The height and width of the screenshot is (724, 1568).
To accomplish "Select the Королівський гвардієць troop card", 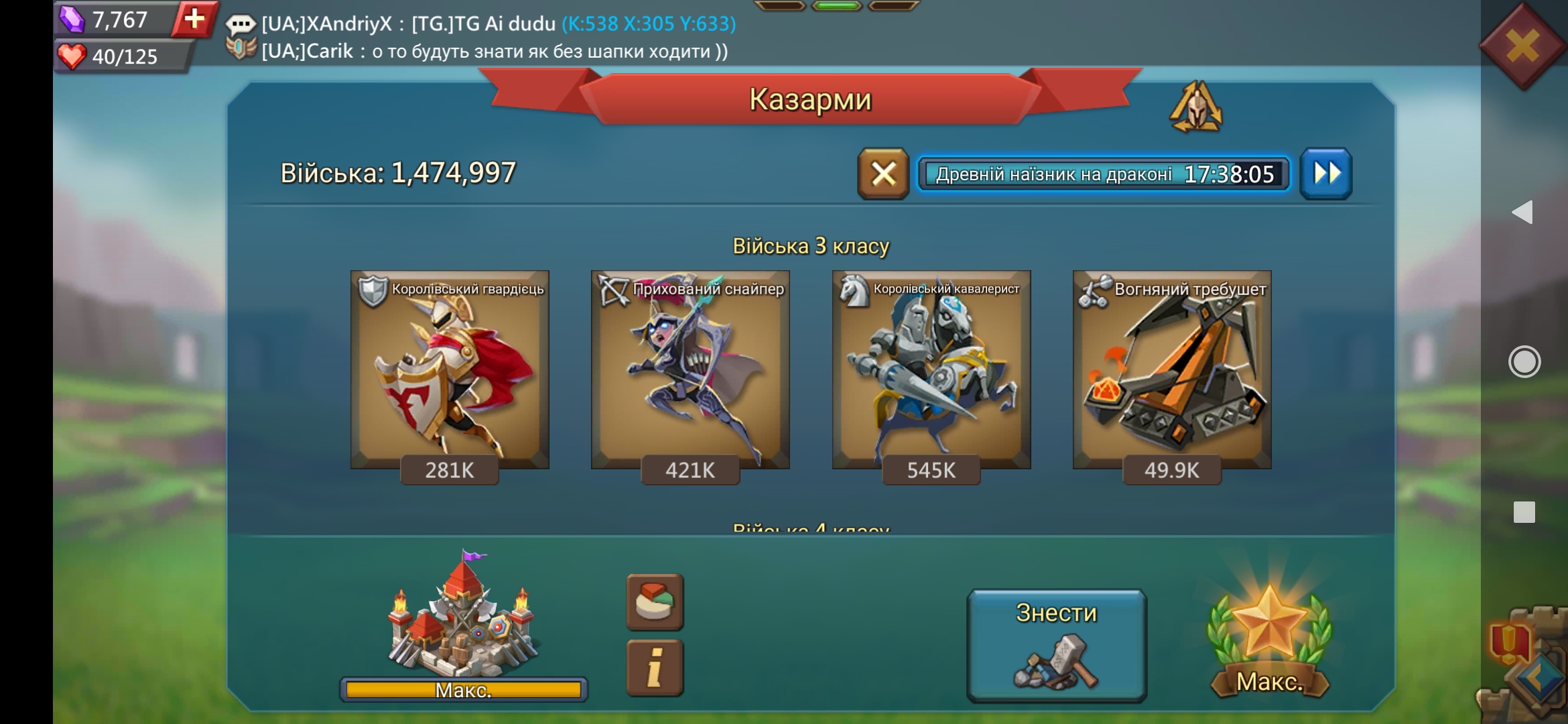I will pos(450,369).
